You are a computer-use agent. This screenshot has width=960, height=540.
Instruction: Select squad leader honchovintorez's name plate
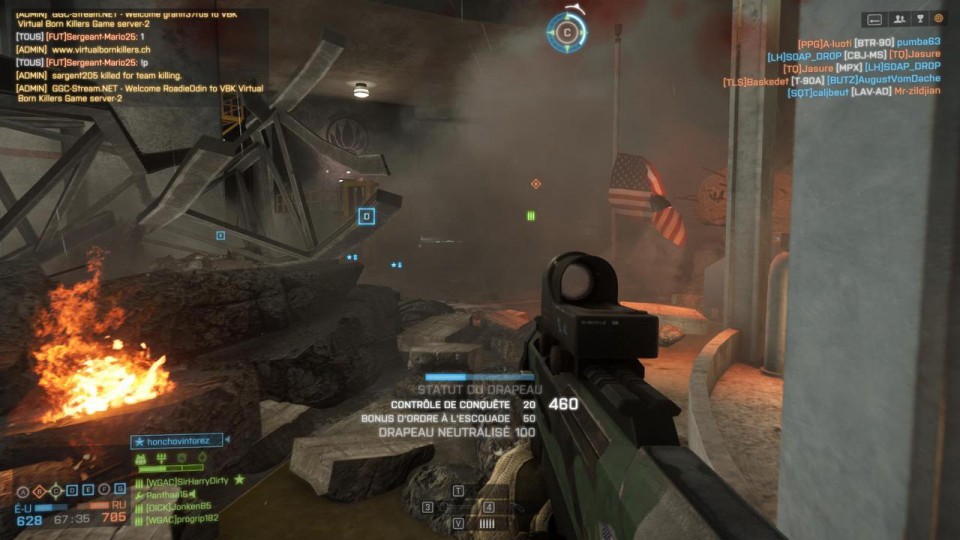pyautogui.click(x=178, y=440)
